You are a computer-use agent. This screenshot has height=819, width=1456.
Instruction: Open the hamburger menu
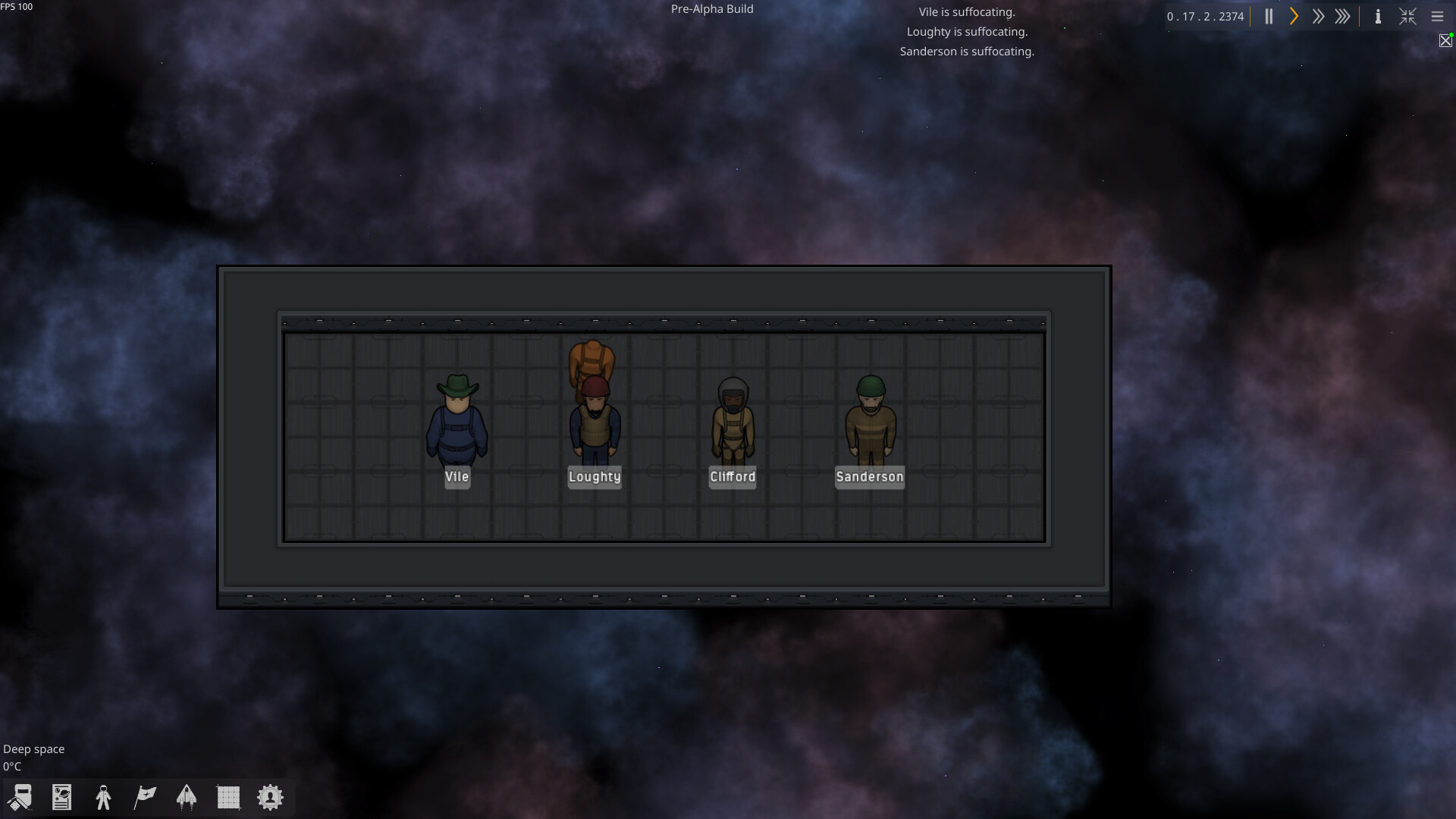tap(1438, 16)
